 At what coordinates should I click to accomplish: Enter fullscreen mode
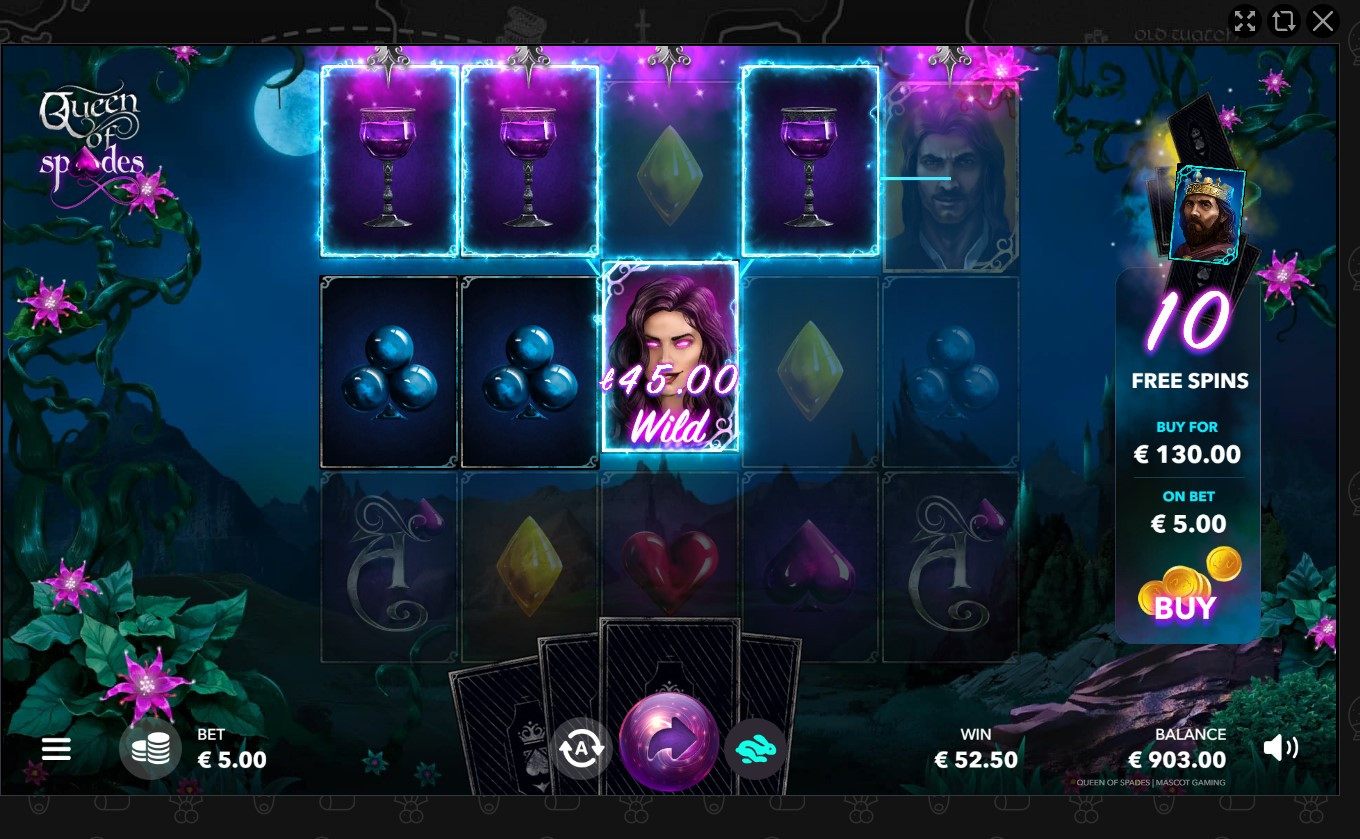point(1244,21)
